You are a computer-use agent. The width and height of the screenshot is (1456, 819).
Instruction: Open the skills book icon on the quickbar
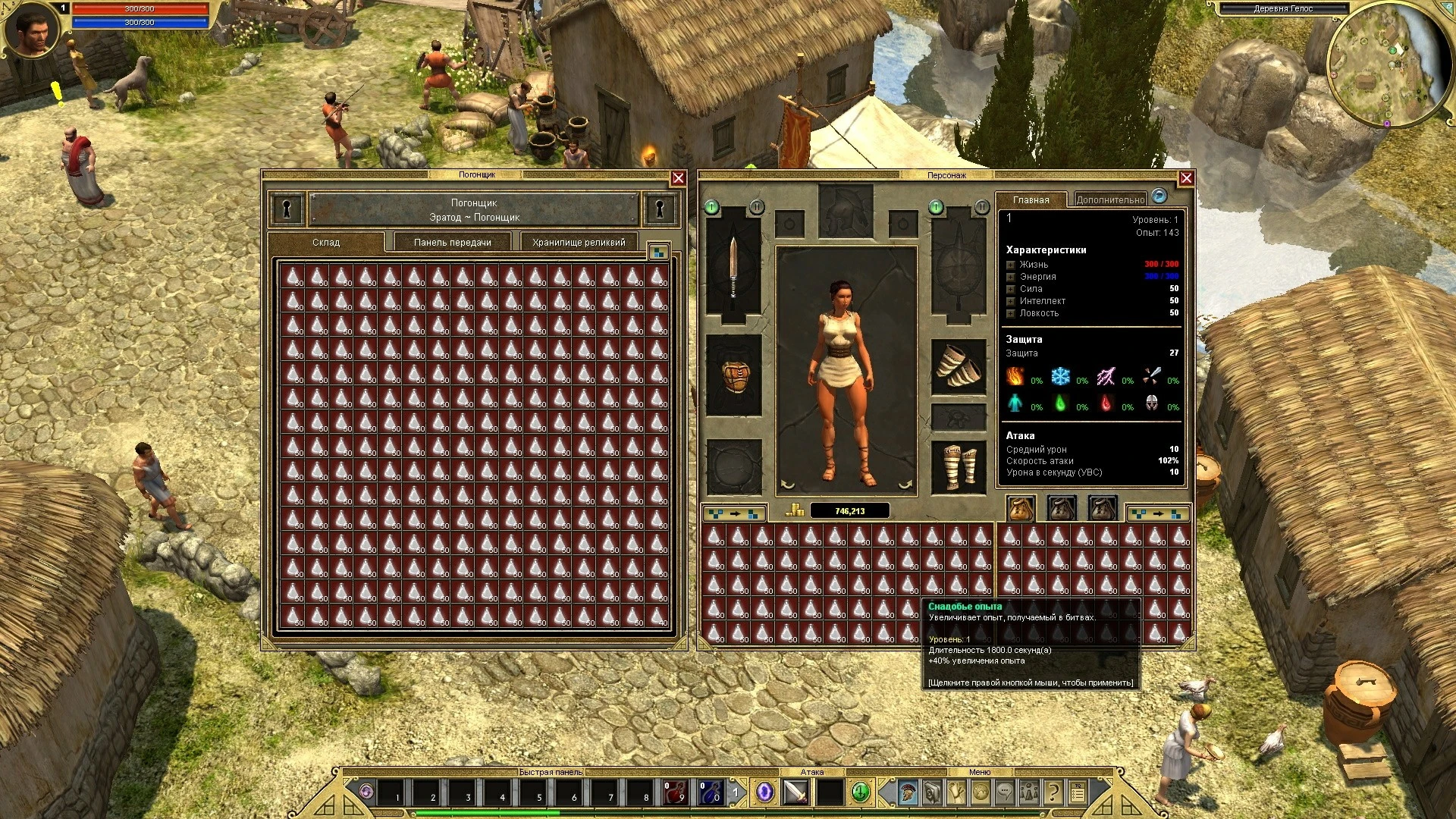[930, 794]
